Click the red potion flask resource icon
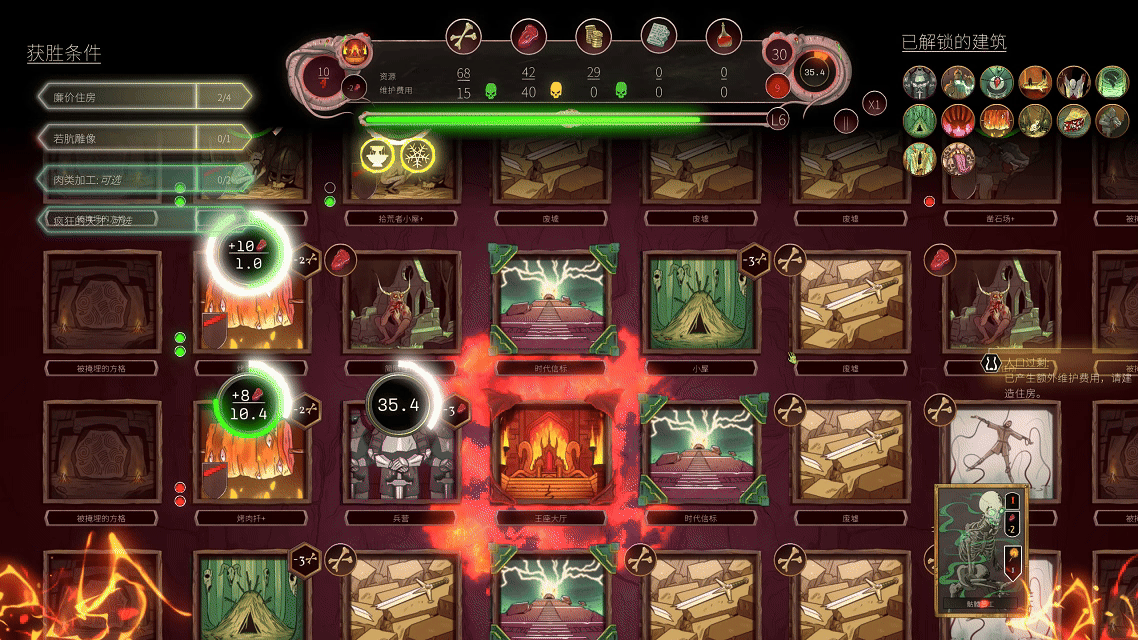The image size is (1138, 640). pyautogui.click(x=723, y=37)
